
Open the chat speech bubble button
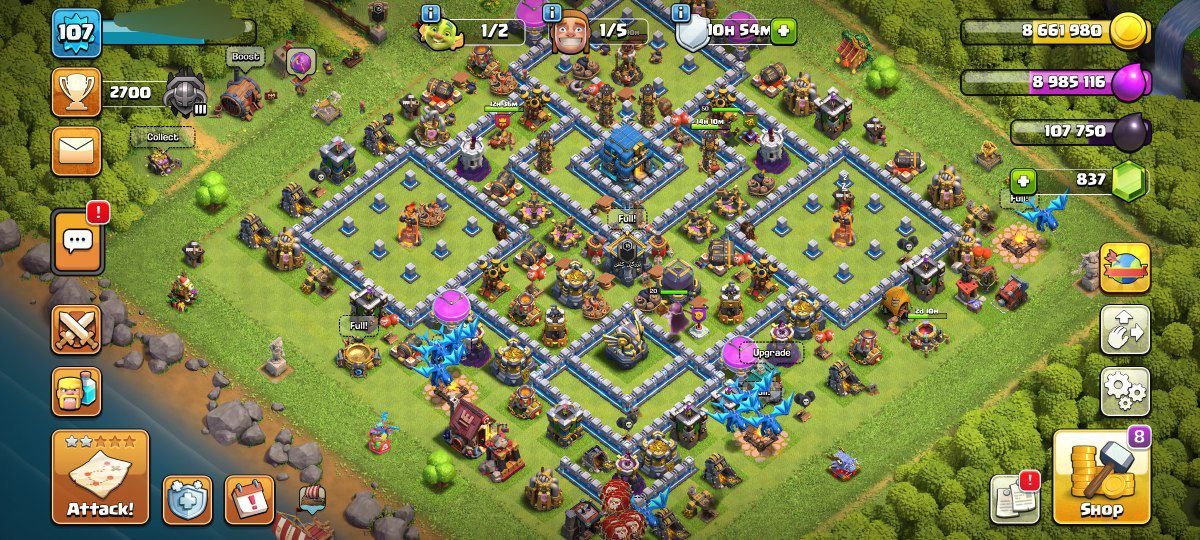[x=77, y=241]
